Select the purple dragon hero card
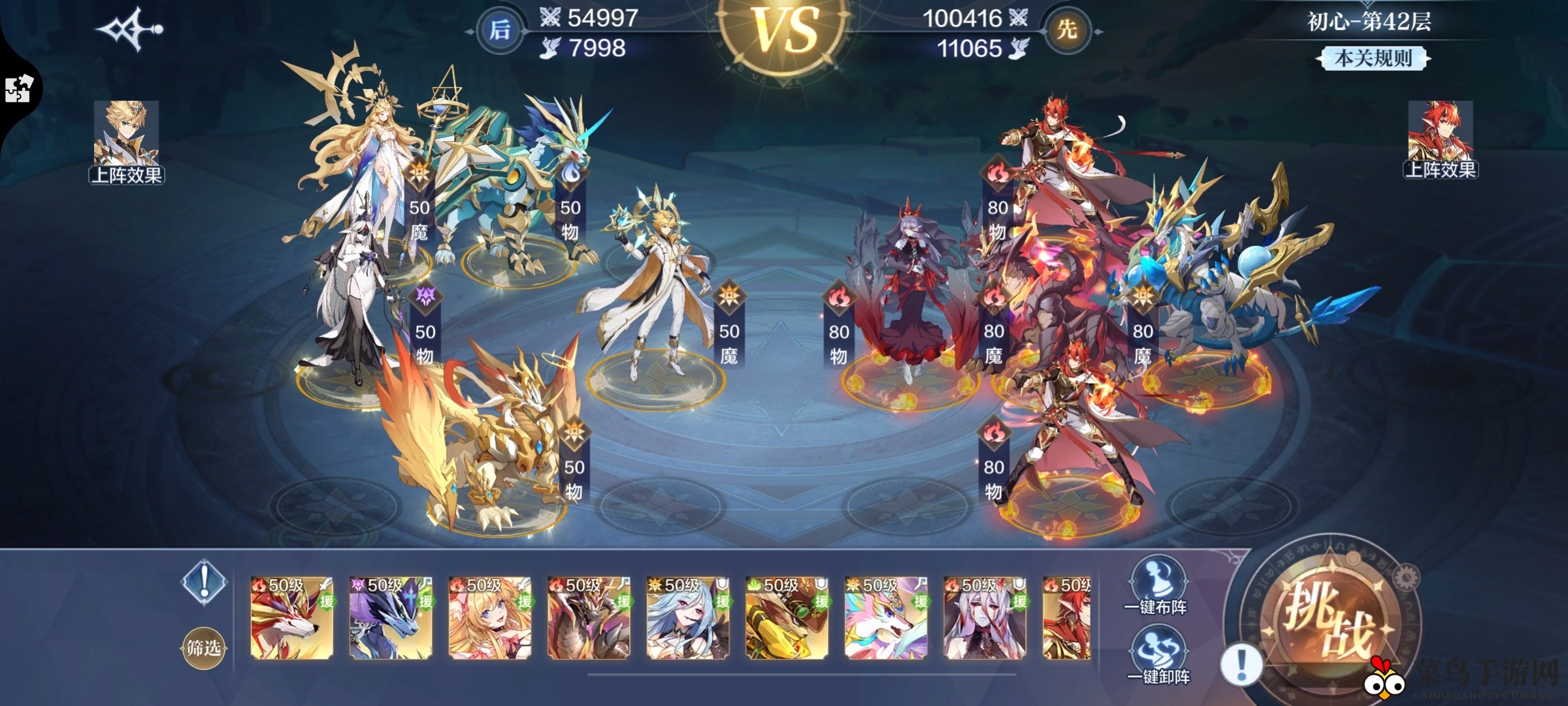This screenshot has width=1568, height=706. tap(391, 618)
